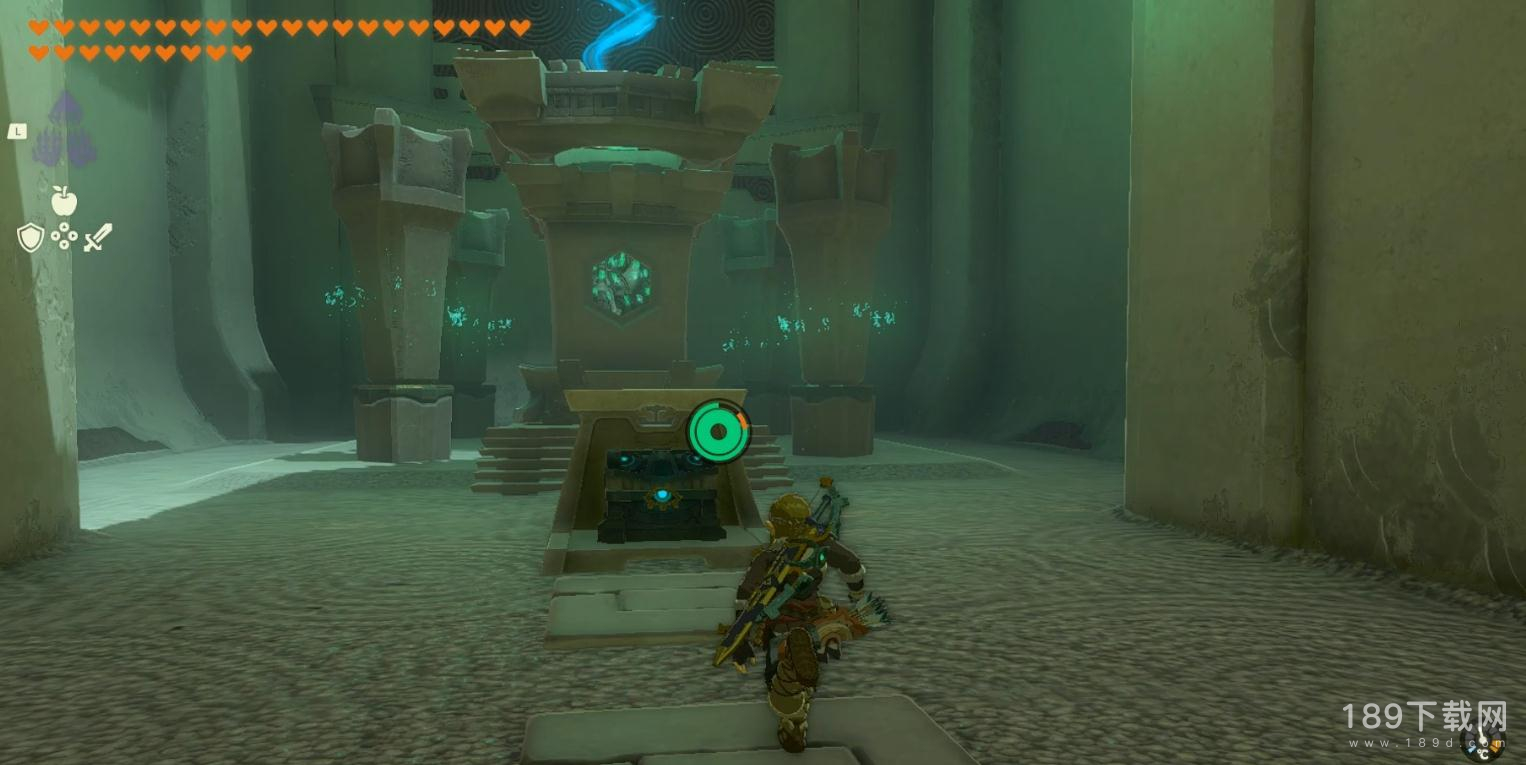Choose the sword weapon quick-select icon
Image resolution: width=1526 pixels, height=765 pixels.
pos(98,237)
